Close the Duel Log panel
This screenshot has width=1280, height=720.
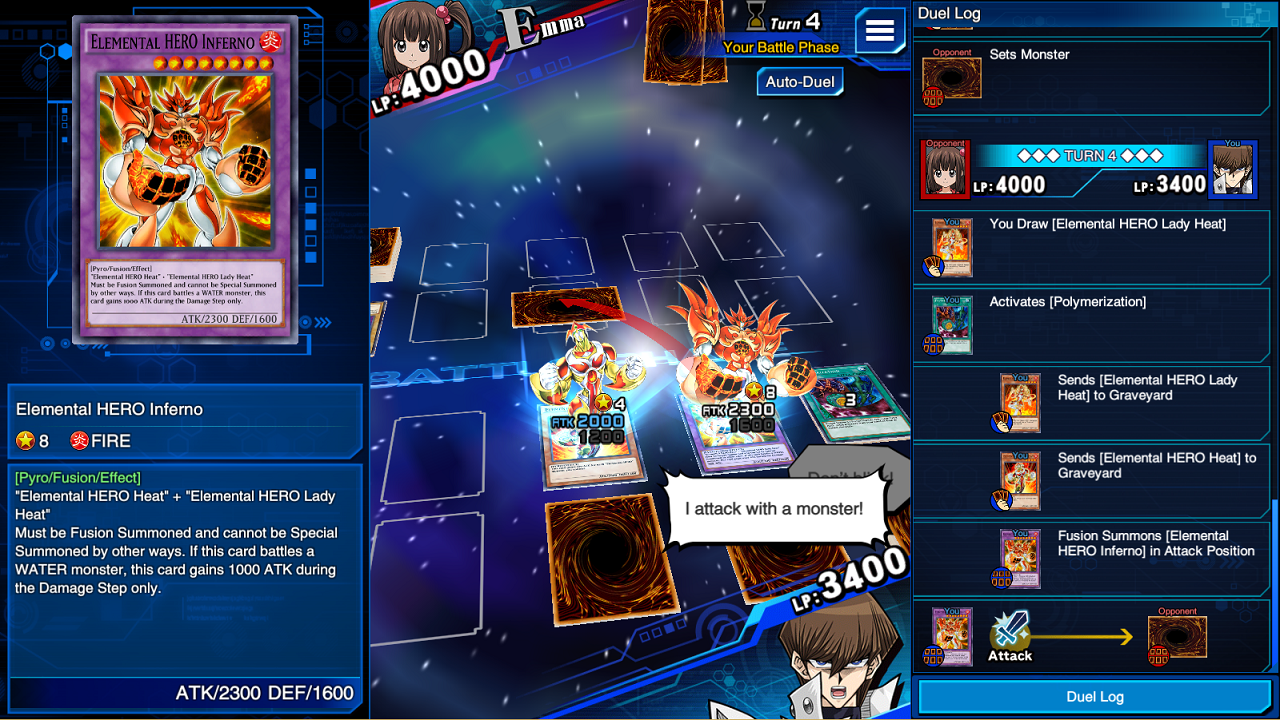[1095, 696]
